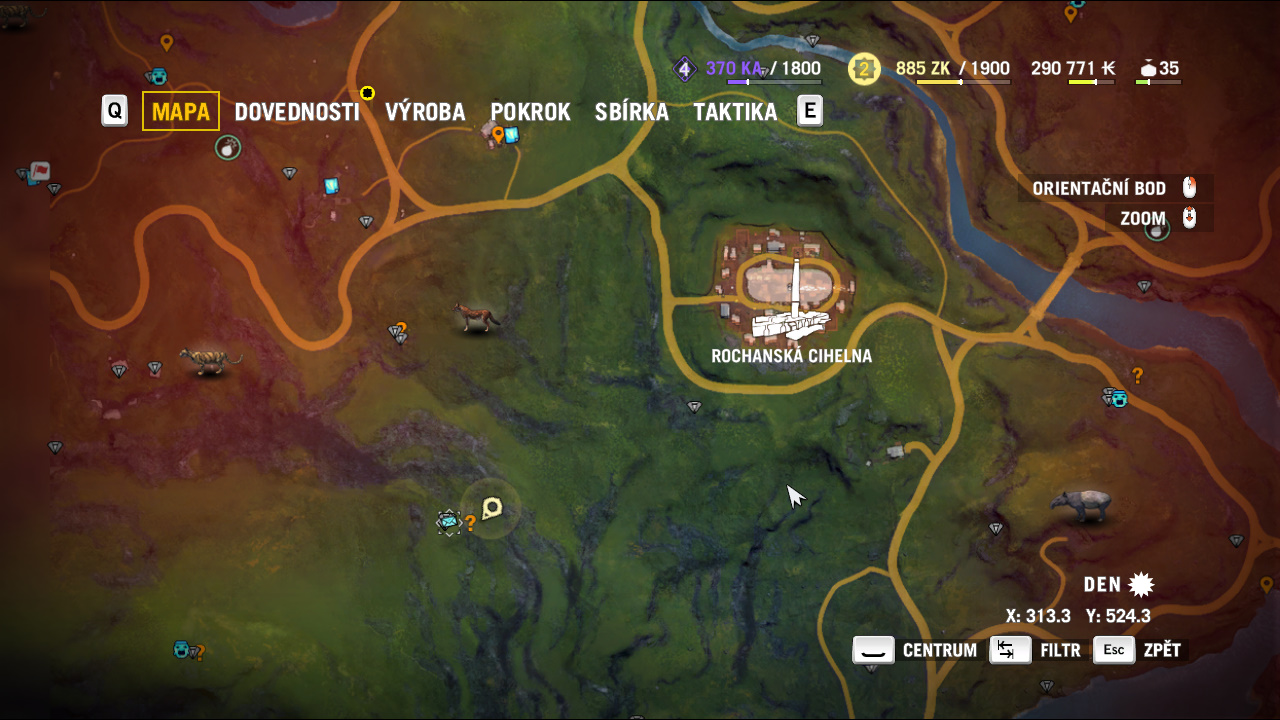The image size is (1280, 720).
Task: Center the map with the Centrum button
Action: pyautogui.click(x=915, y=650)
